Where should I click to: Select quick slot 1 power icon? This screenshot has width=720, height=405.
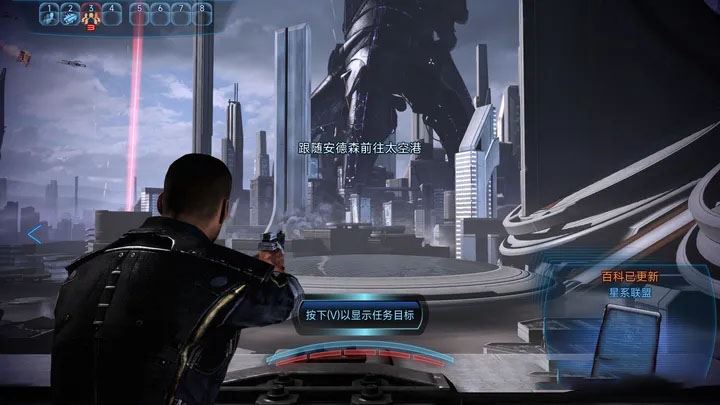point(46,14)
